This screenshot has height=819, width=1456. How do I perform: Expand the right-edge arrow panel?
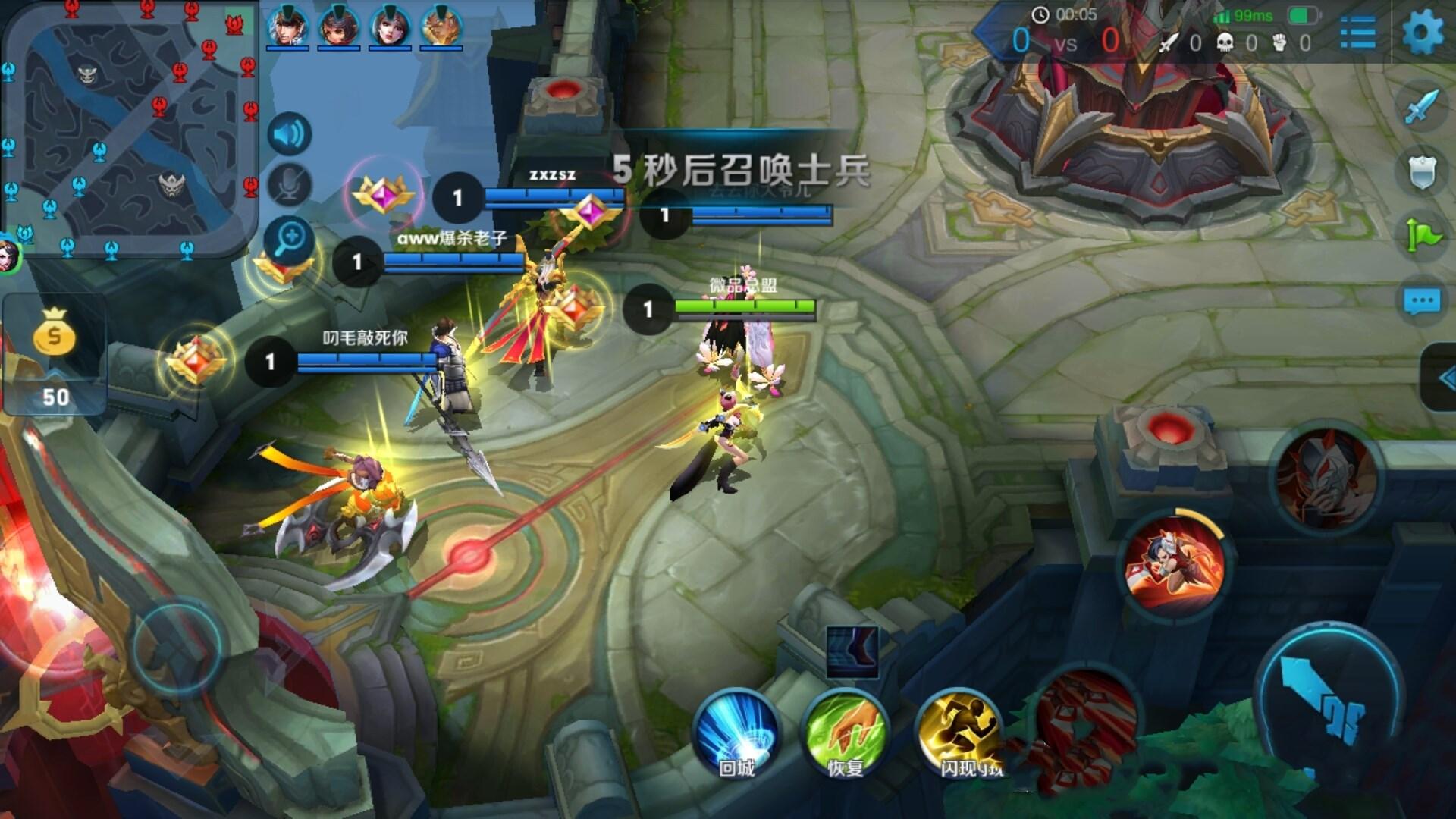pyautogui.click(x=1442, y=377)
